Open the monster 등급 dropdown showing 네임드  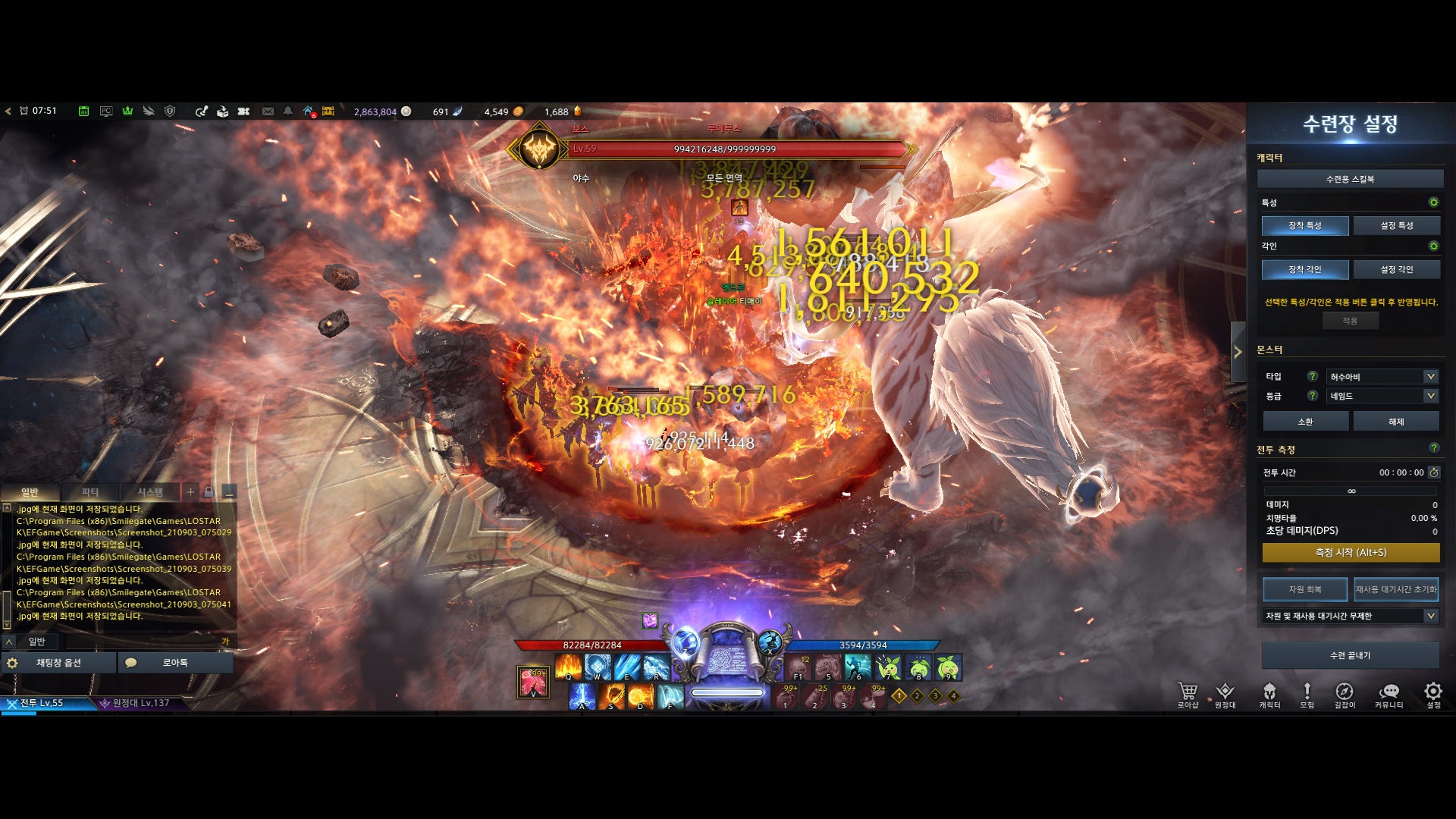[1382, 396]
